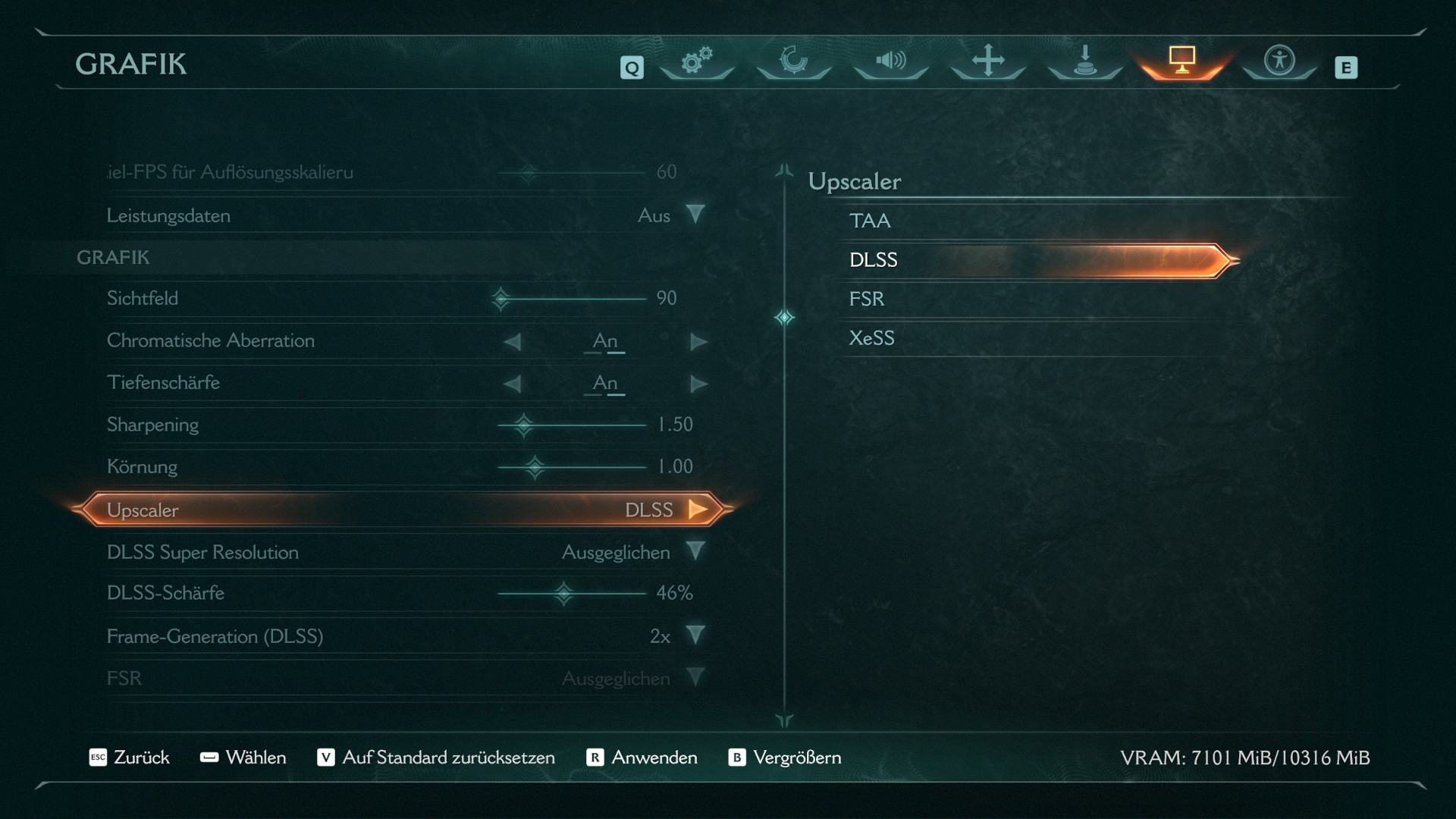This screenshot has height=819, width=1456.
Task: Select TAA in the Upscaler list
Action: tap(870, 221)
